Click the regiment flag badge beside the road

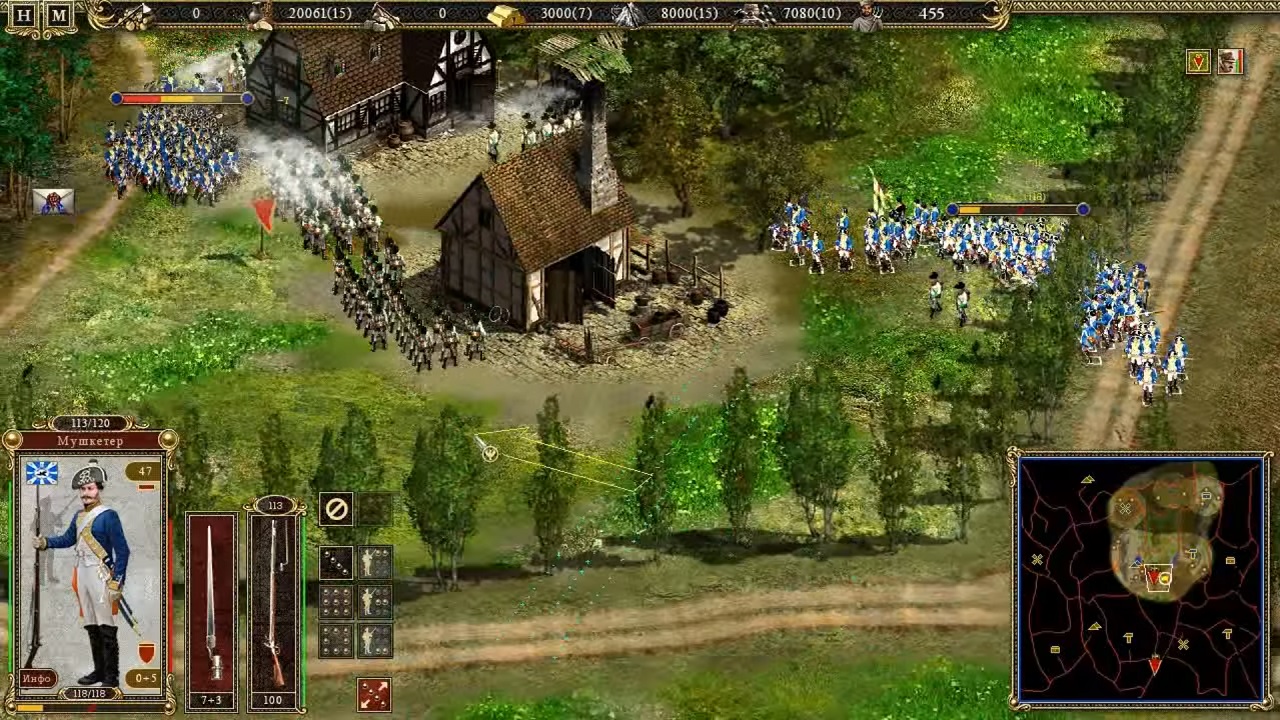tap(53, 201)
